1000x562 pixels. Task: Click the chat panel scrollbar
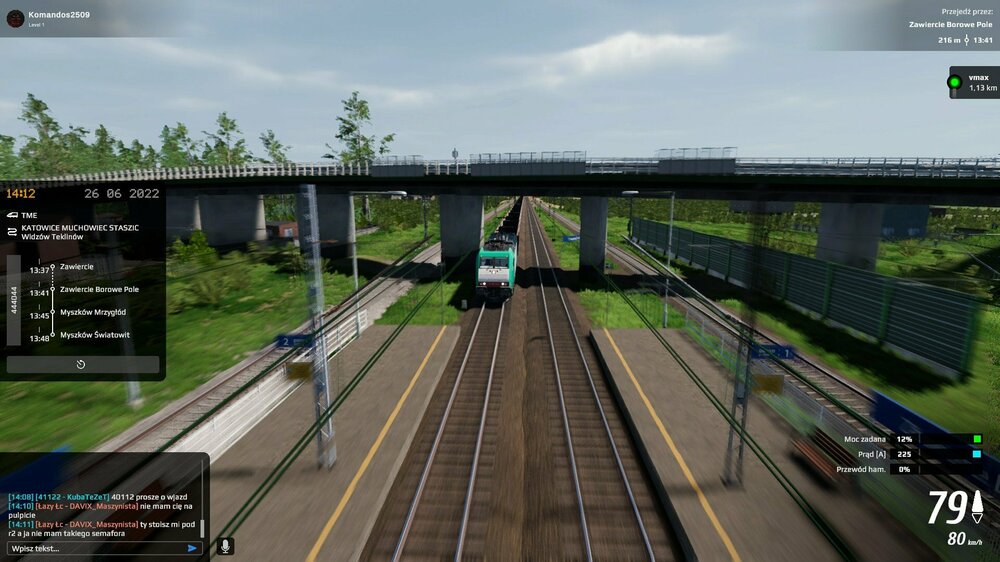click(202, 527)
